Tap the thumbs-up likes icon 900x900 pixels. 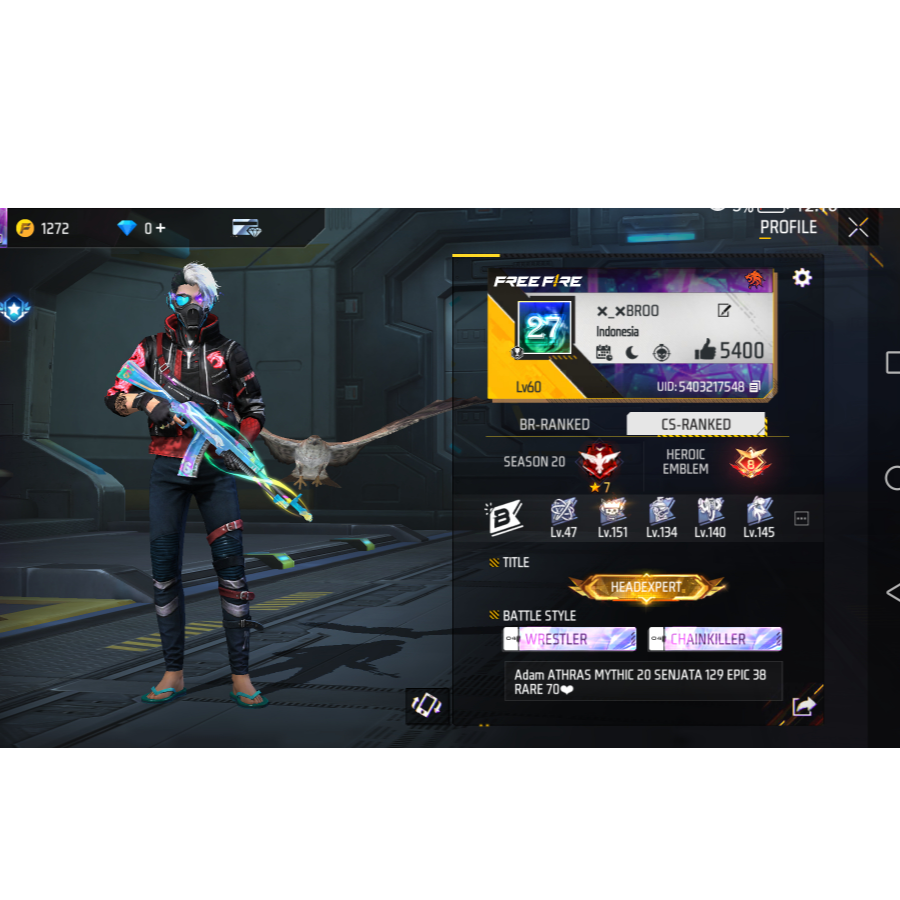coord(705,350)
